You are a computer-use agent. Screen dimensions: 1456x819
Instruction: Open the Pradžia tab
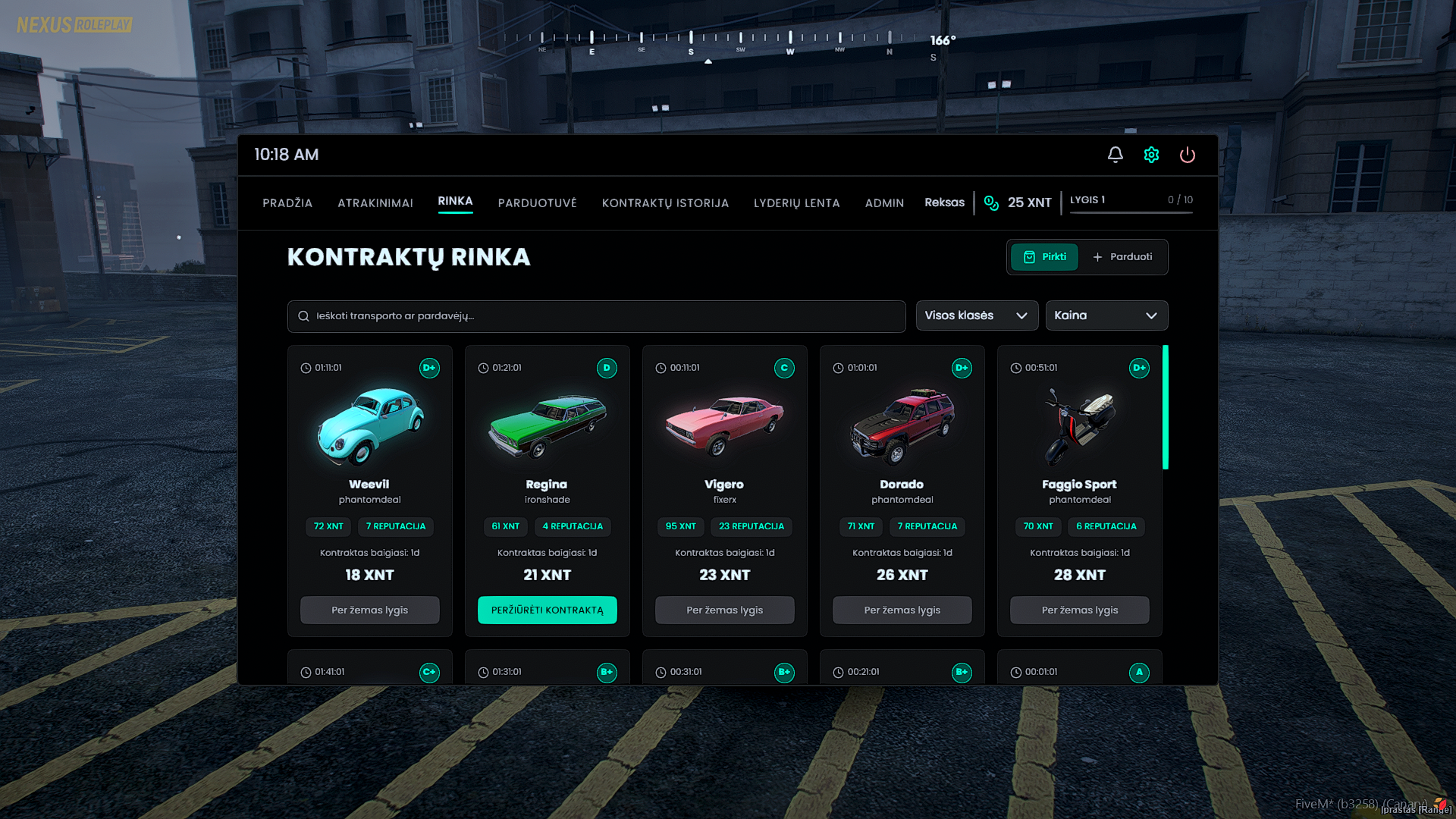pos(287,203)
